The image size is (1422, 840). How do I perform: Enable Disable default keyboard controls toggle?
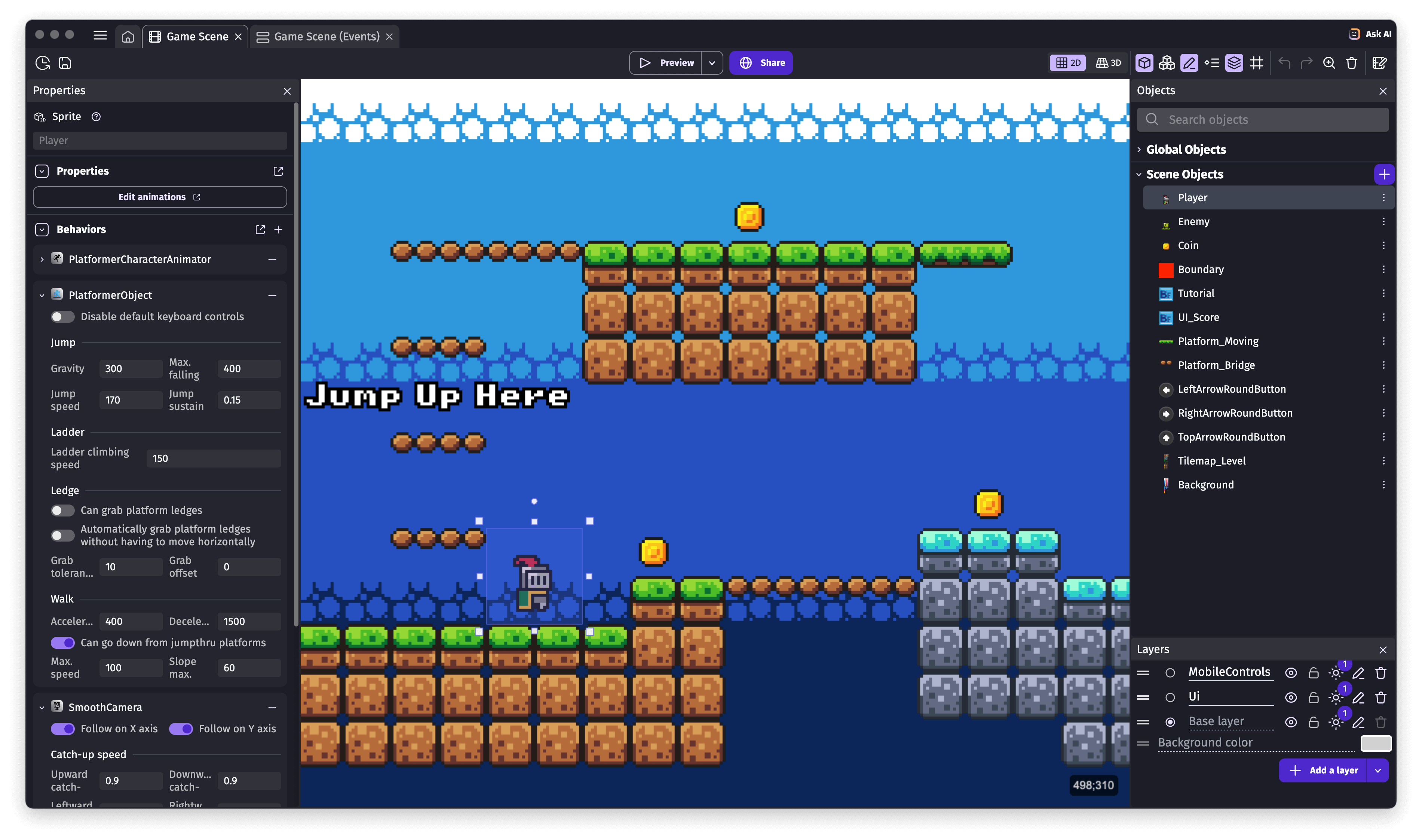[62, 316]
